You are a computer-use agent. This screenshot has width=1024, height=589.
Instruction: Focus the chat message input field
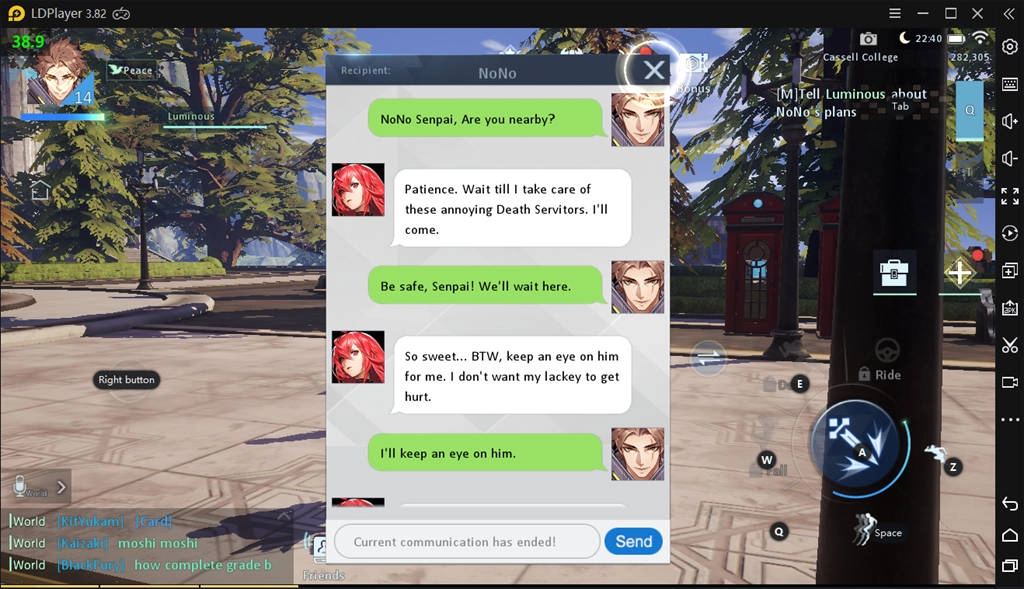click(x=466, y=541)
